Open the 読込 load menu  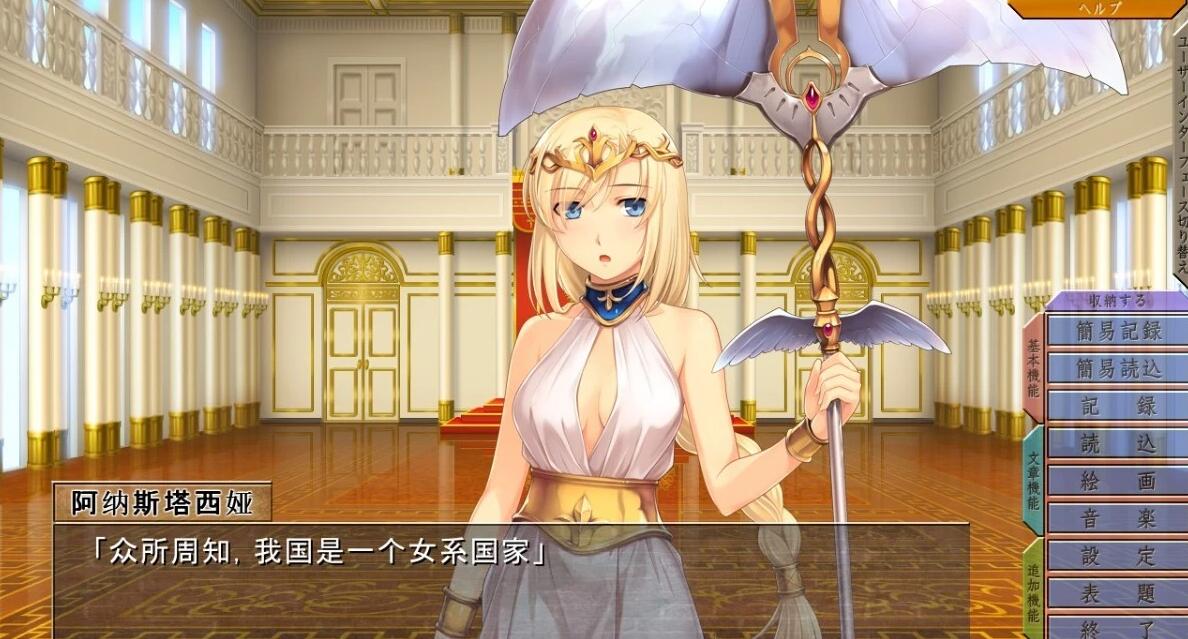[x=1118, y=443]
